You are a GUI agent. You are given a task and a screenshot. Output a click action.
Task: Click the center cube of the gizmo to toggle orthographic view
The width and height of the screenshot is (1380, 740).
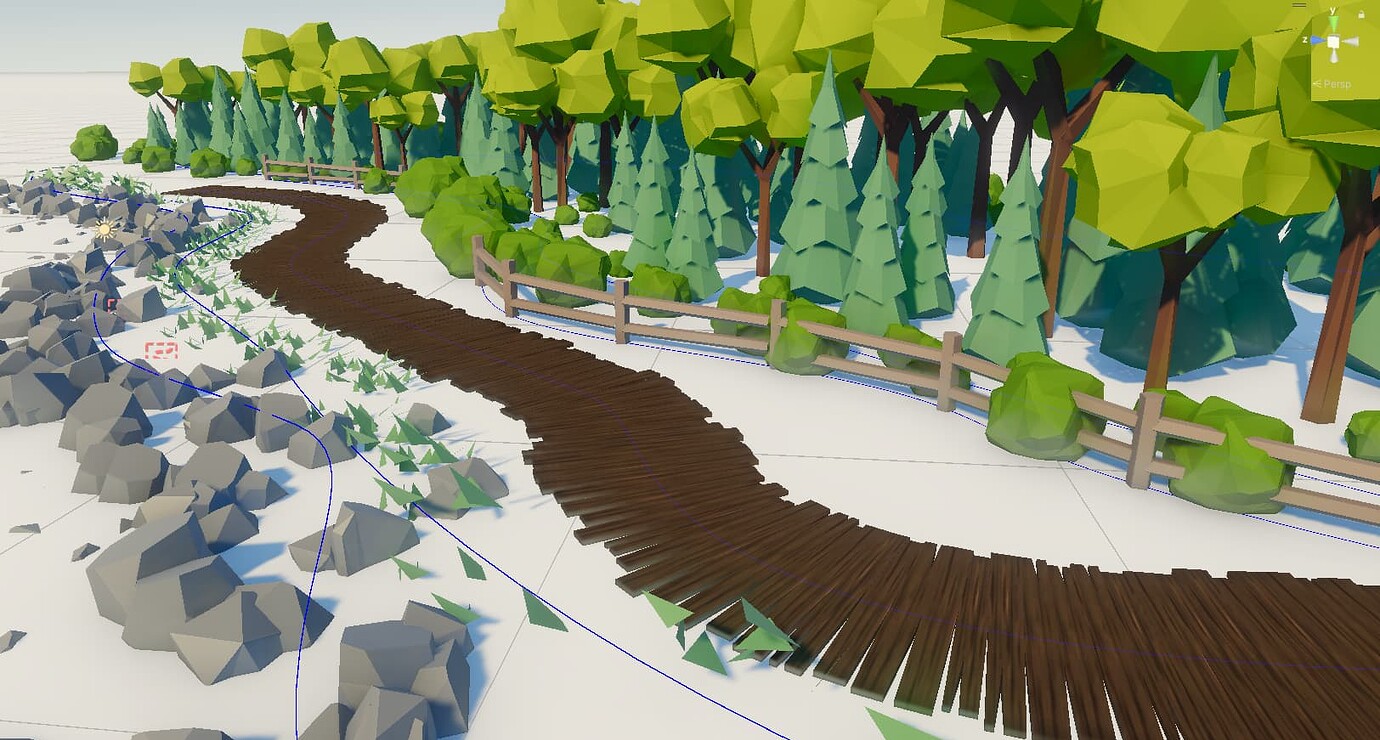[x=1333, y=41]
